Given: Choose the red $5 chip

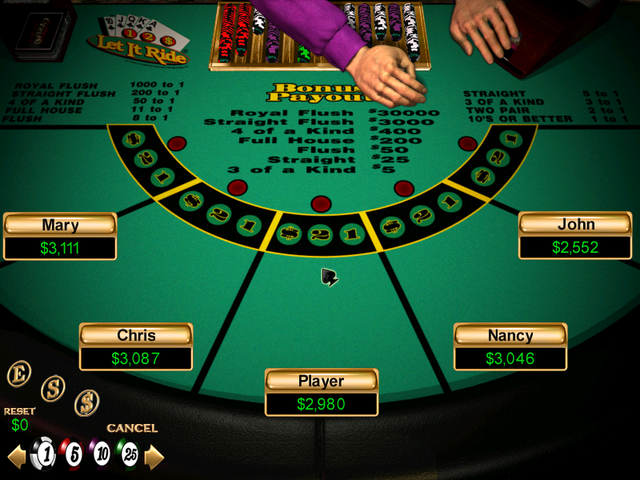Looking at the screenshot, I should point(72,455).
